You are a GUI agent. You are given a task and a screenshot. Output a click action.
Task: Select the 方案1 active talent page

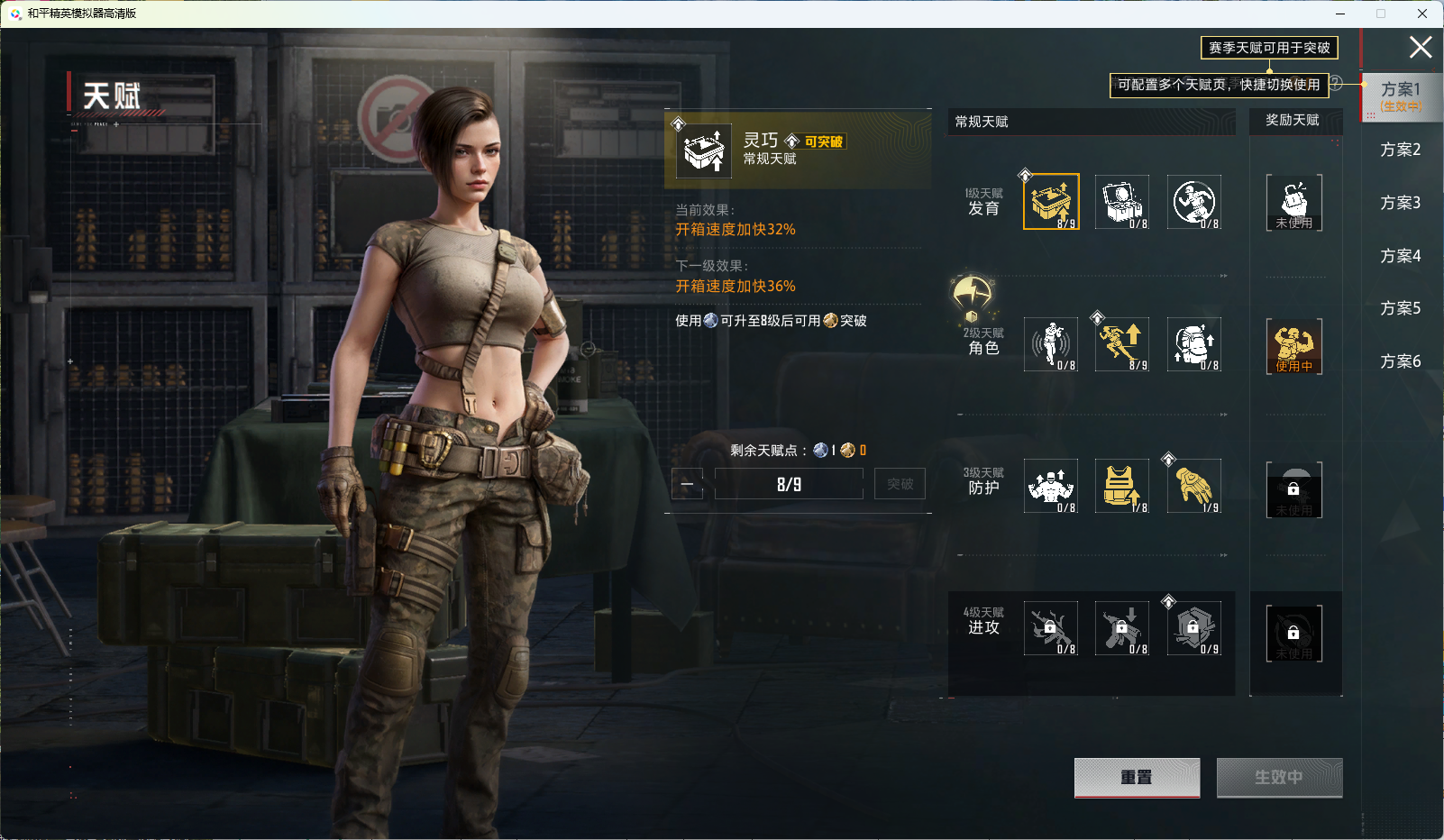click(1401, 96)
